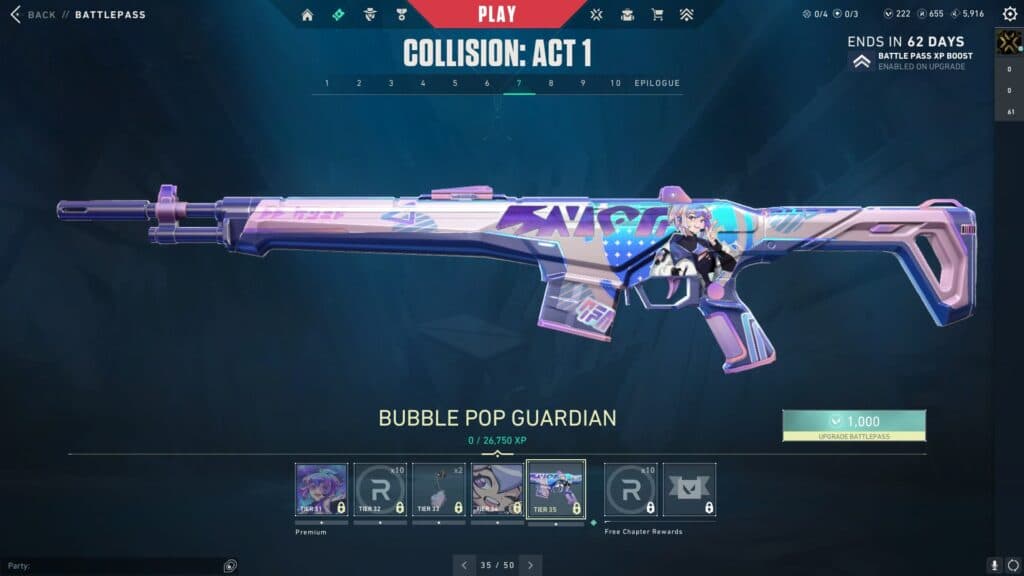Viewport: 1024px width, 576px height.
Task: Switch to chapter 1 tab
Action: 327,83
